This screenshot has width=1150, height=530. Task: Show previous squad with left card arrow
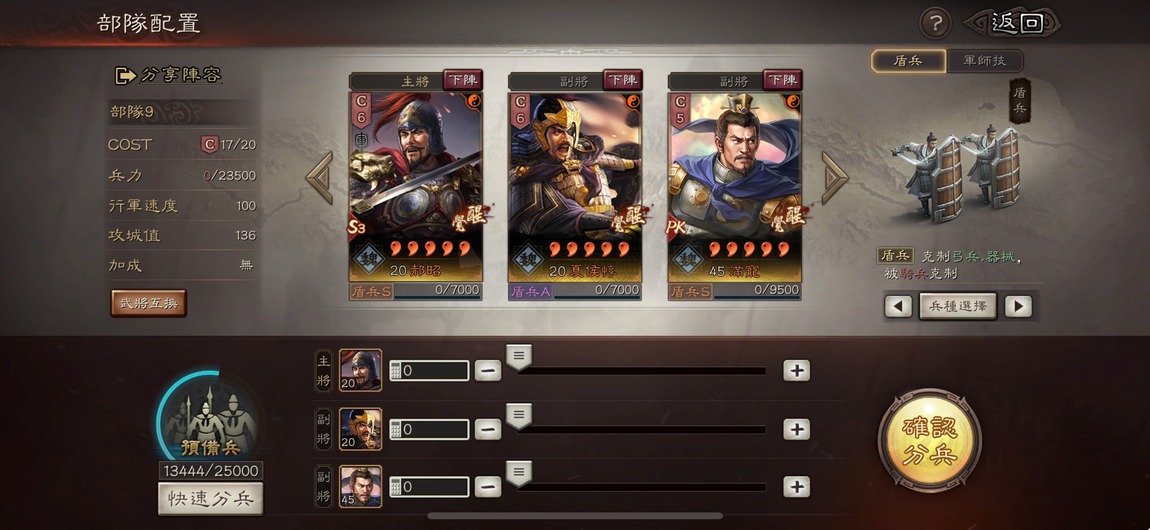pos(319,178)
